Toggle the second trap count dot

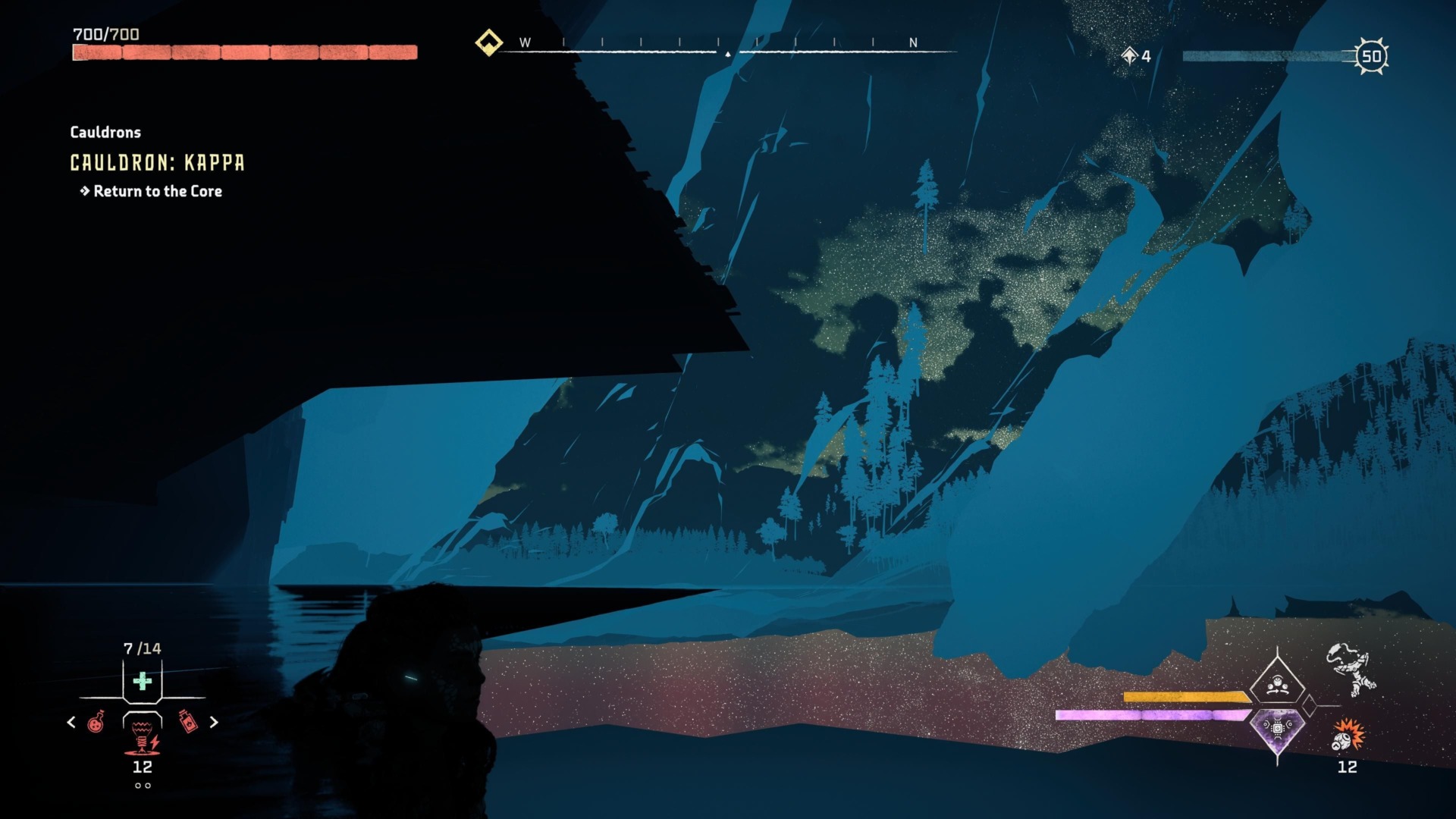pos(148,786)
